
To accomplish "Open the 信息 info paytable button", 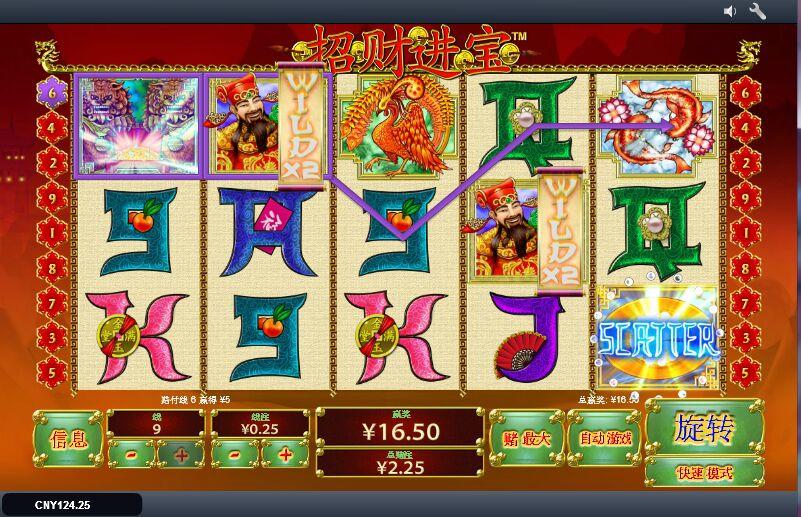I will pyautogui.click(x=68, y=438).
